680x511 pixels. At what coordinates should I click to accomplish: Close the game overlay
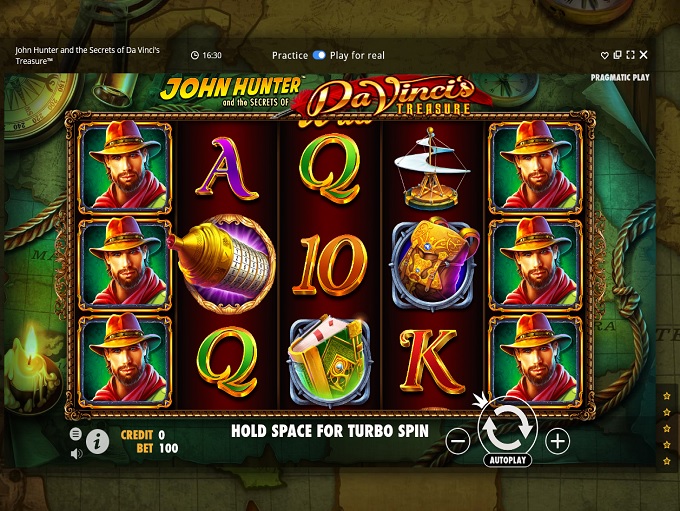pos(643,55)
